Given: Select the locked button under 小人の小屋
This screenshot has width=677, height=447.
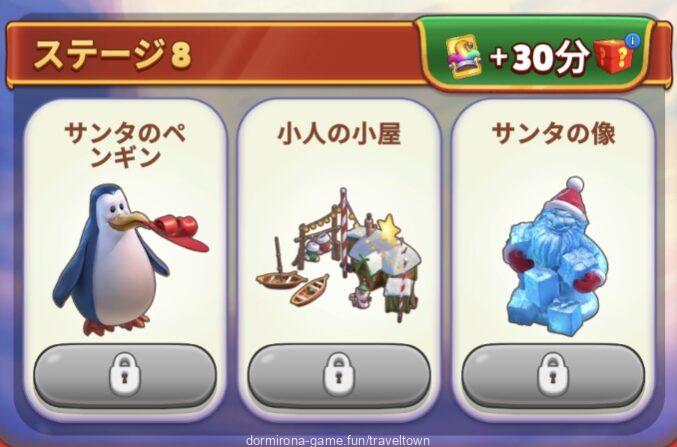Looking at the screenshot, I should pyautogui.click(x=338, y=375).
